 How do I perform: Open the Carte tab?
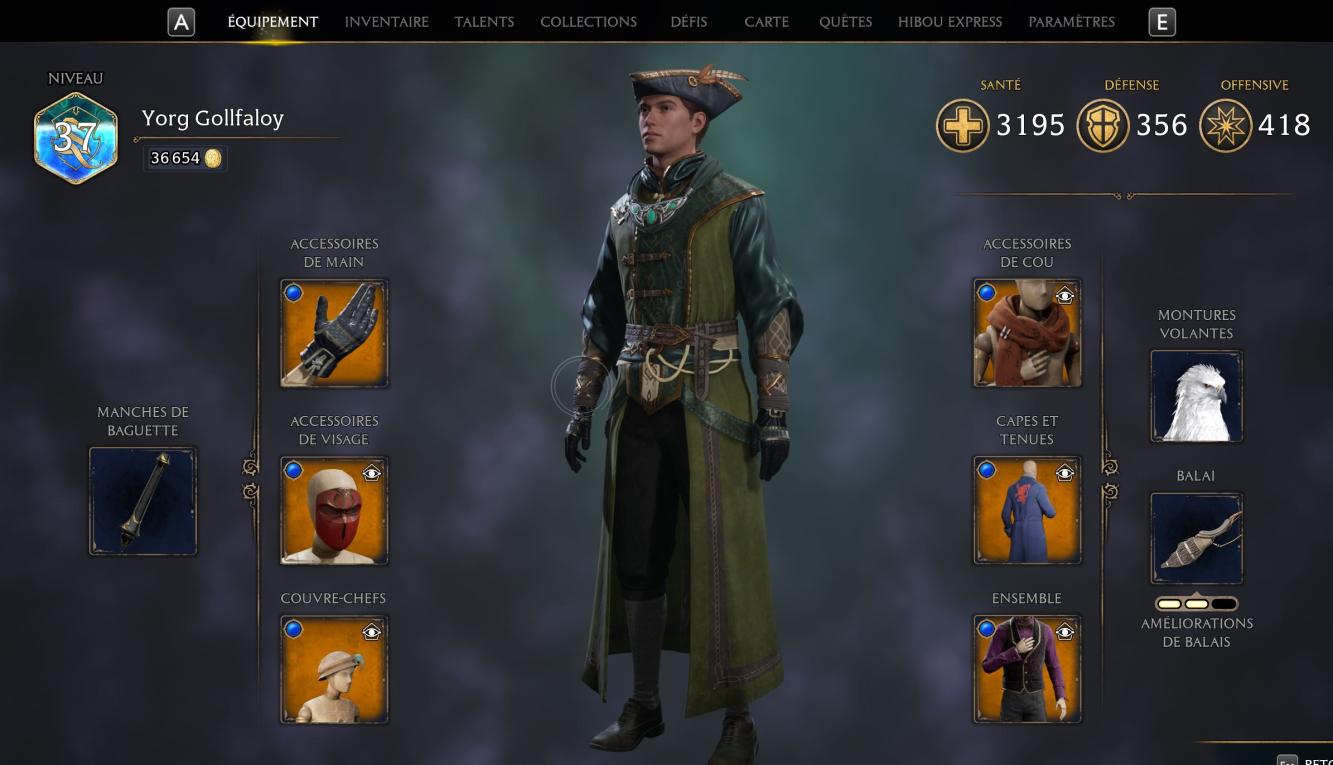point(766,22)
